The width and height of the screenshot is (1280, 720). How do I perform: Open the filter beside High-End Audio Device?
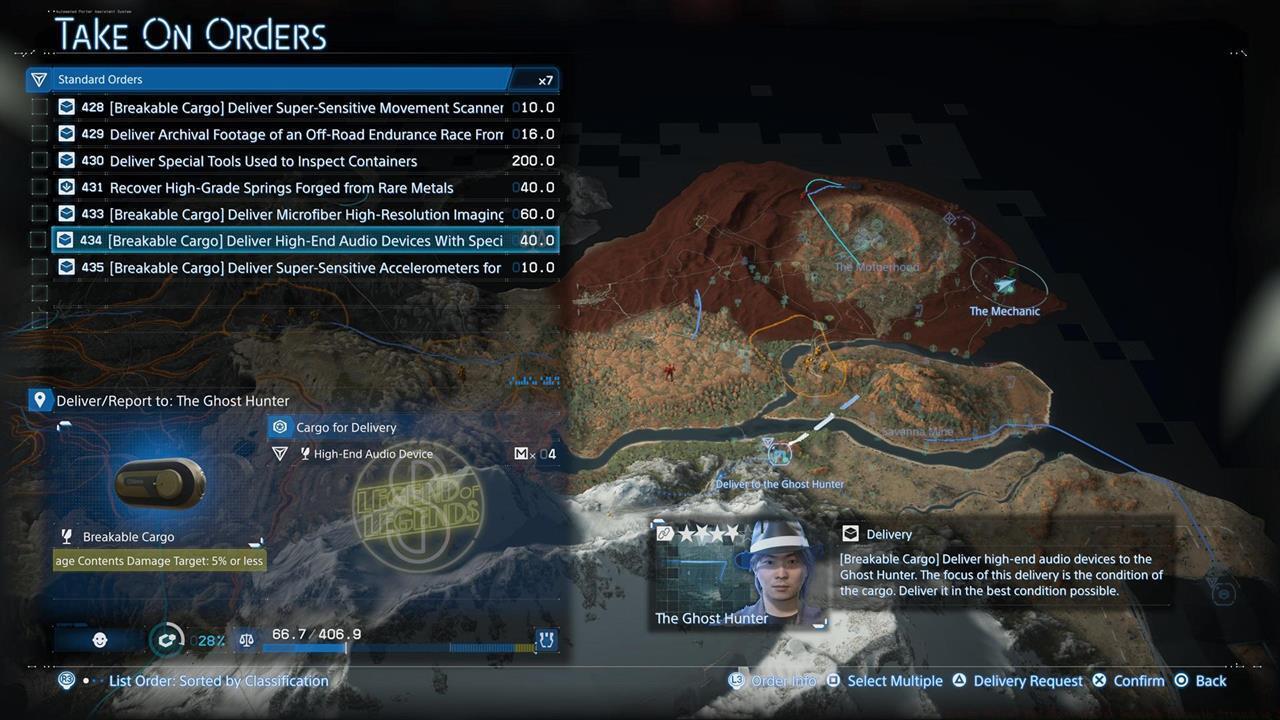tap(280, 453)
